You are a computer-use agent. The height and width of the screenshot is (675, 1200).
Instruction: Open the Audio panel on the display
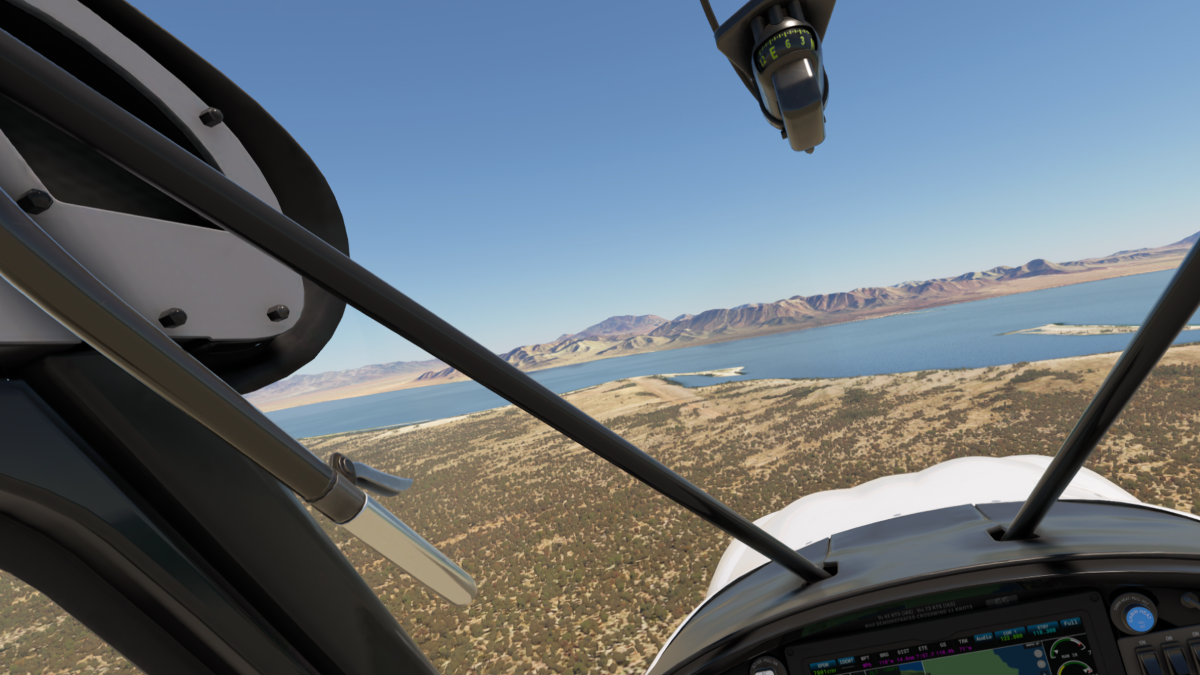983,638
